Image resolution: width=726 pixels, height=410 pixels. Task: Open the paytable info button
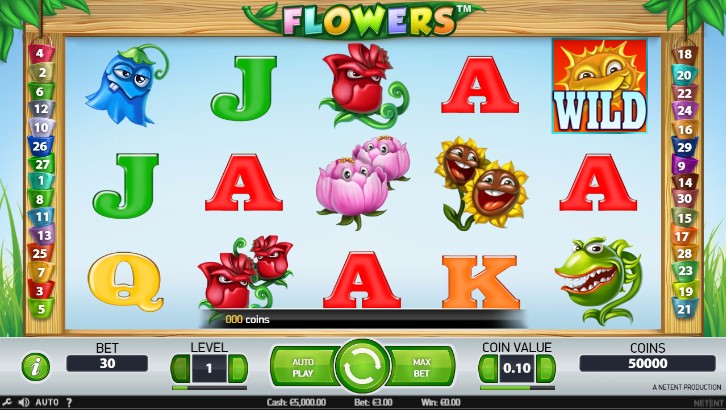point(36,366)
